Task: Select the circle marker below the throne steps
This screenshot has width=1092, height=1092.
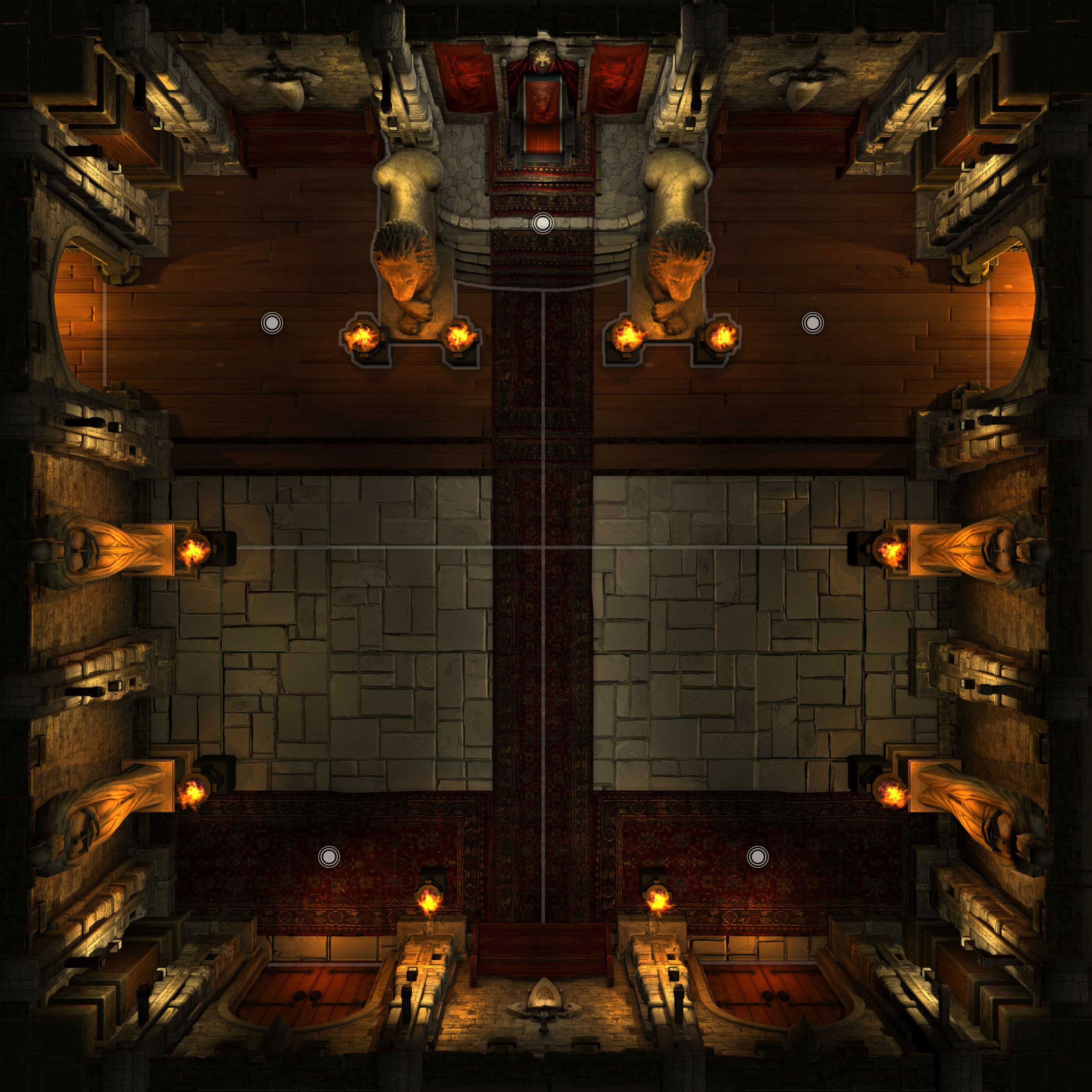Action: click(x=542, y=224)
